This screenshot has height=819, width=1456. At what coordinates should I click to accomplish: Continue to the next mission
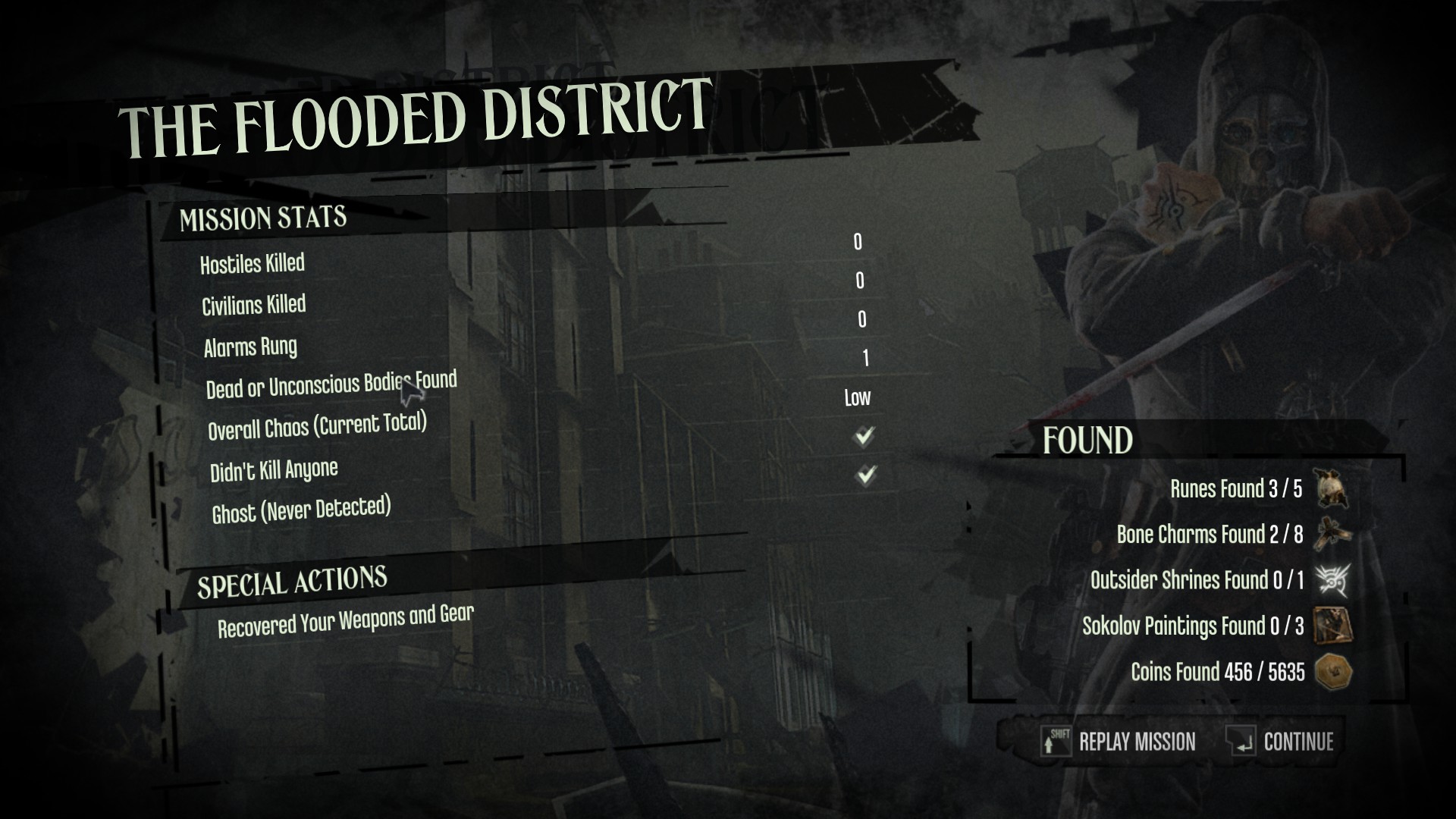(x=1282, y=741)
